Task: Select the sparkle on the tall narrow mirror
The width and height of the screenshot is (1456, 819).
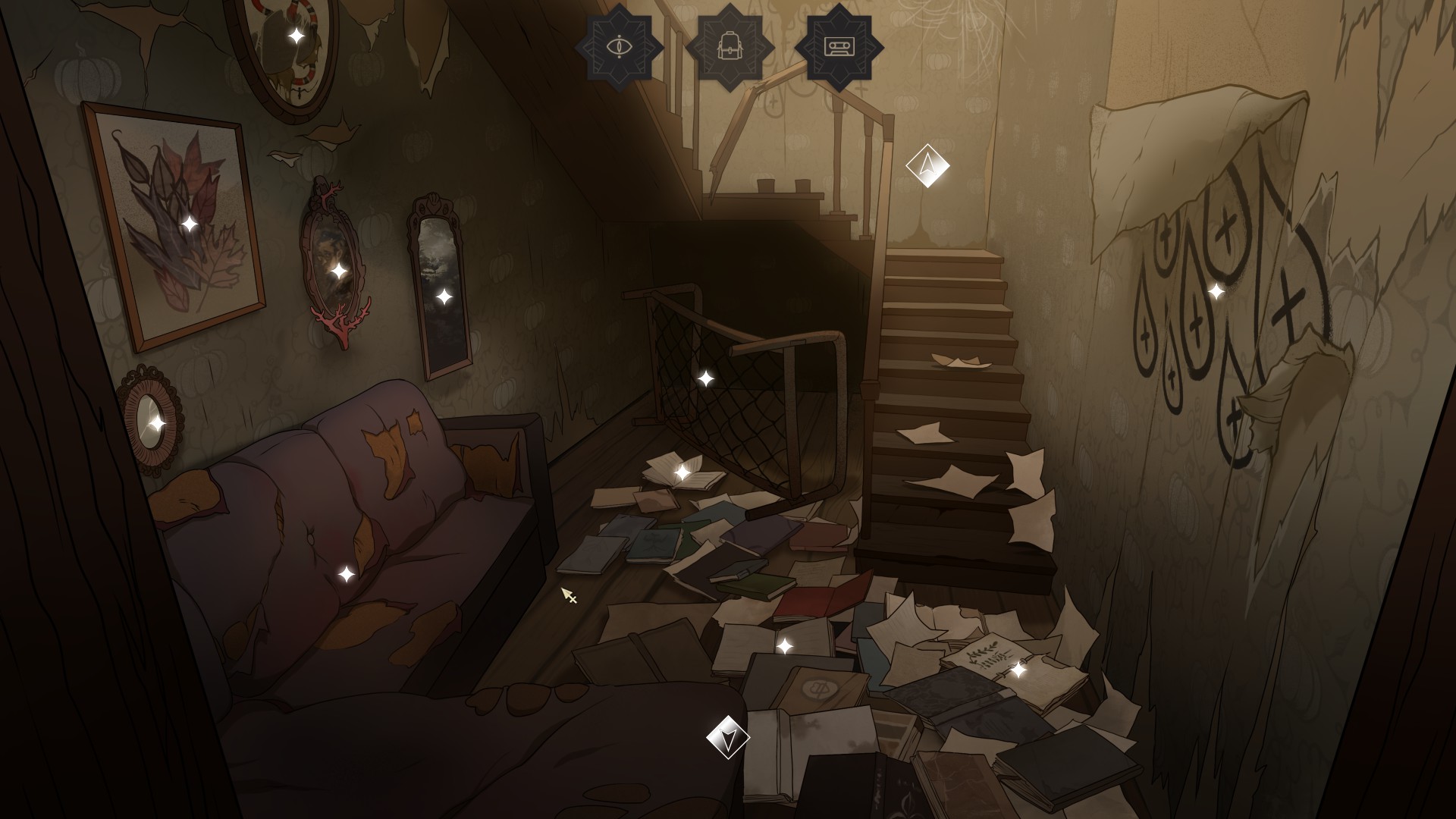Action: coord(444,297)
